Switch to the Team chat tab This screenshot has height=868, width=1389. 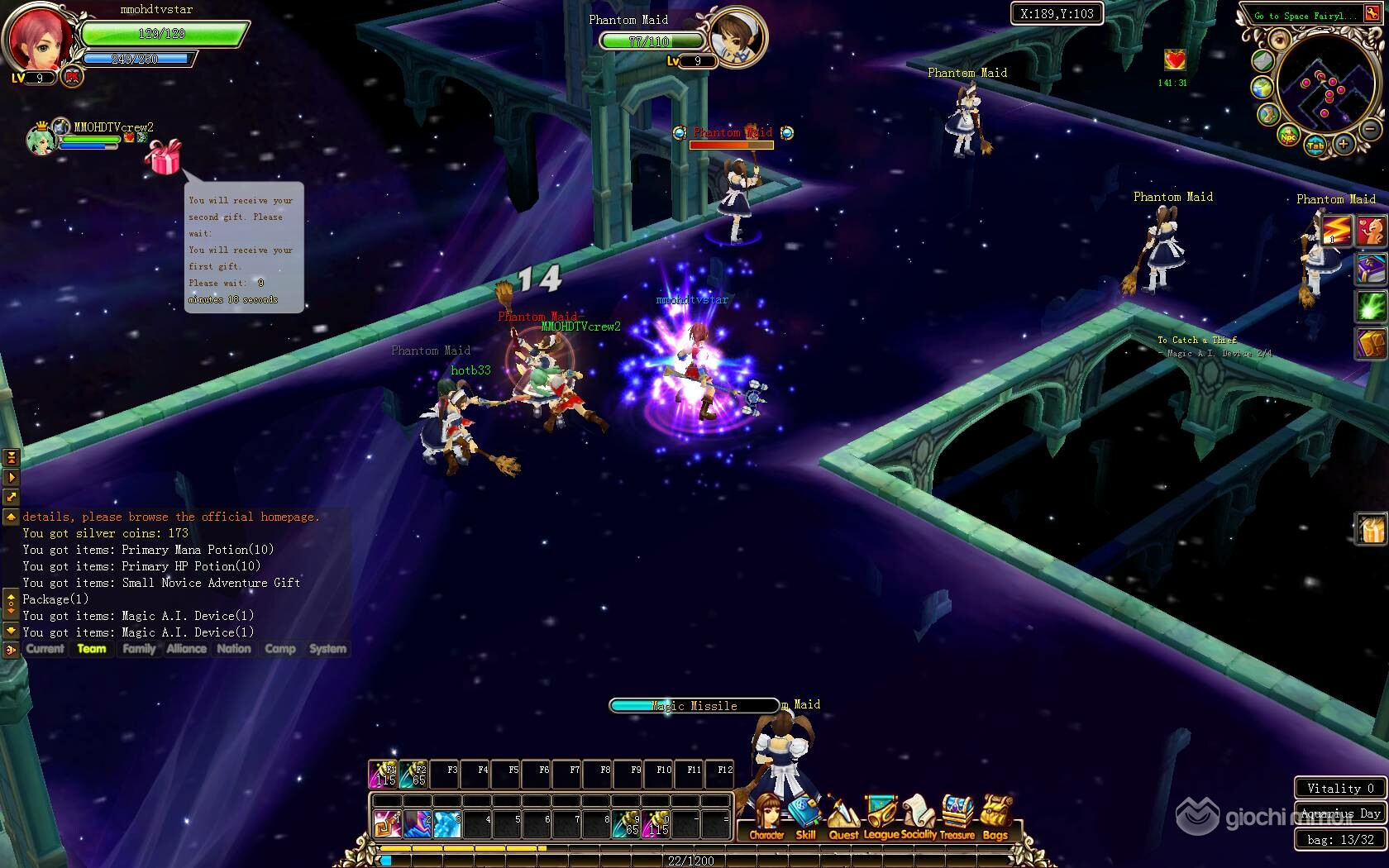tap(92, 649)
